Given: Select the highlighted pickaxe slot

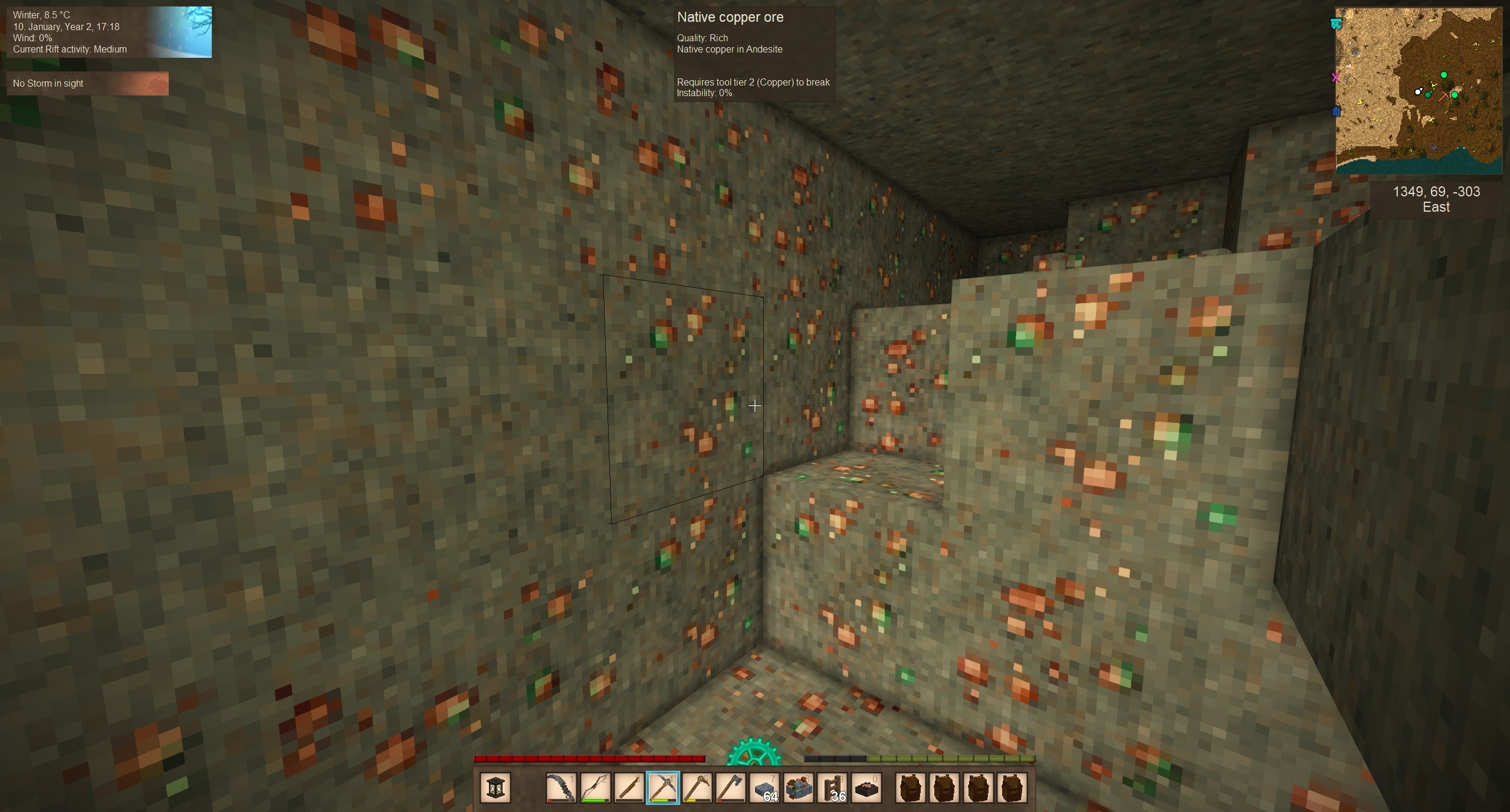Looking at the screenshot, I should (x=663, y=788).
